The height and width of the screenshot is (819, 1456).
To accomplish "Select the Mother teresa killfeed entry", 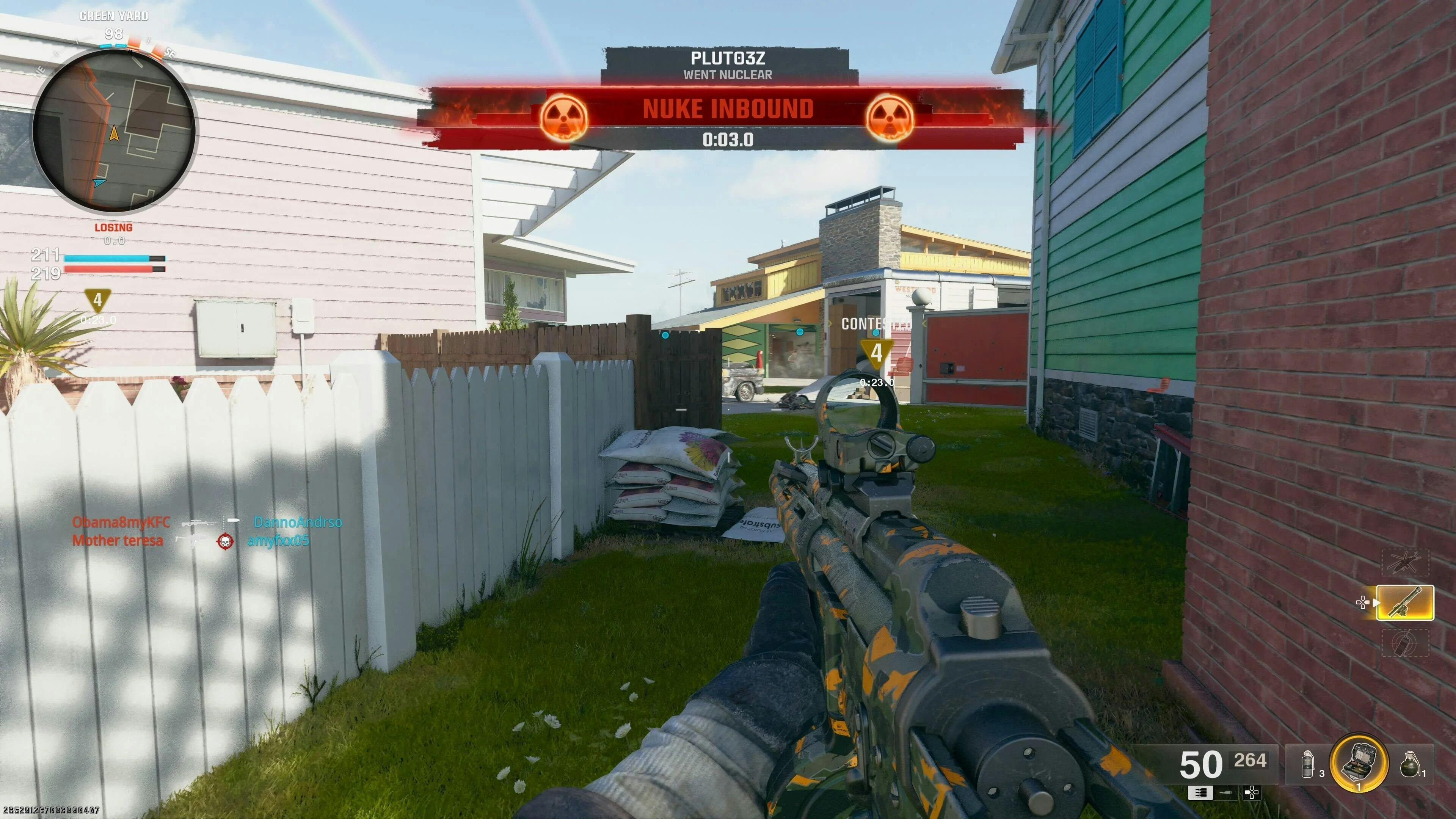I will [118, 540].
